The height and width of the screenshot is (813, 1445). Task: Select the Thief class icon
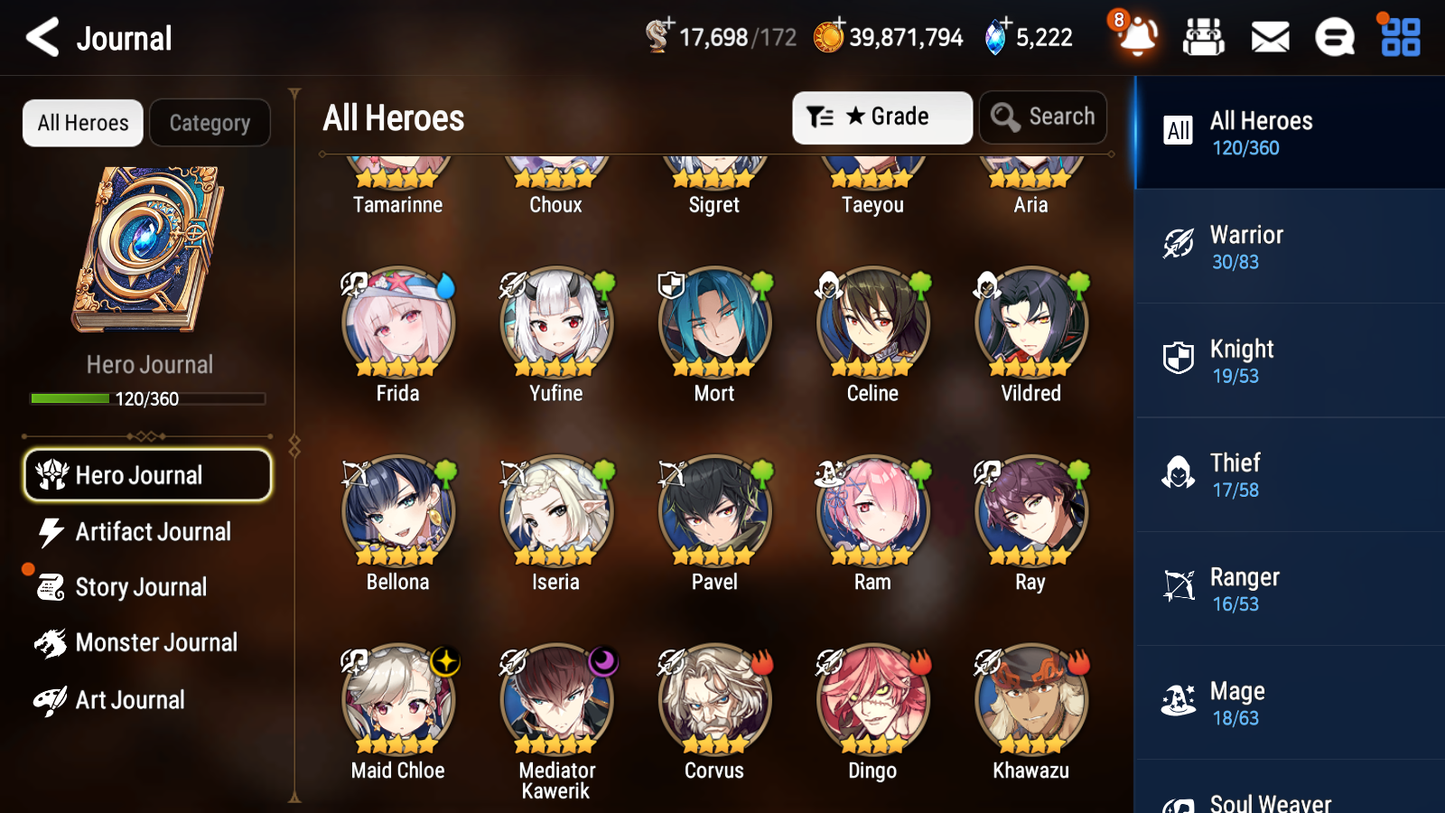click(x=1178, y=473)
